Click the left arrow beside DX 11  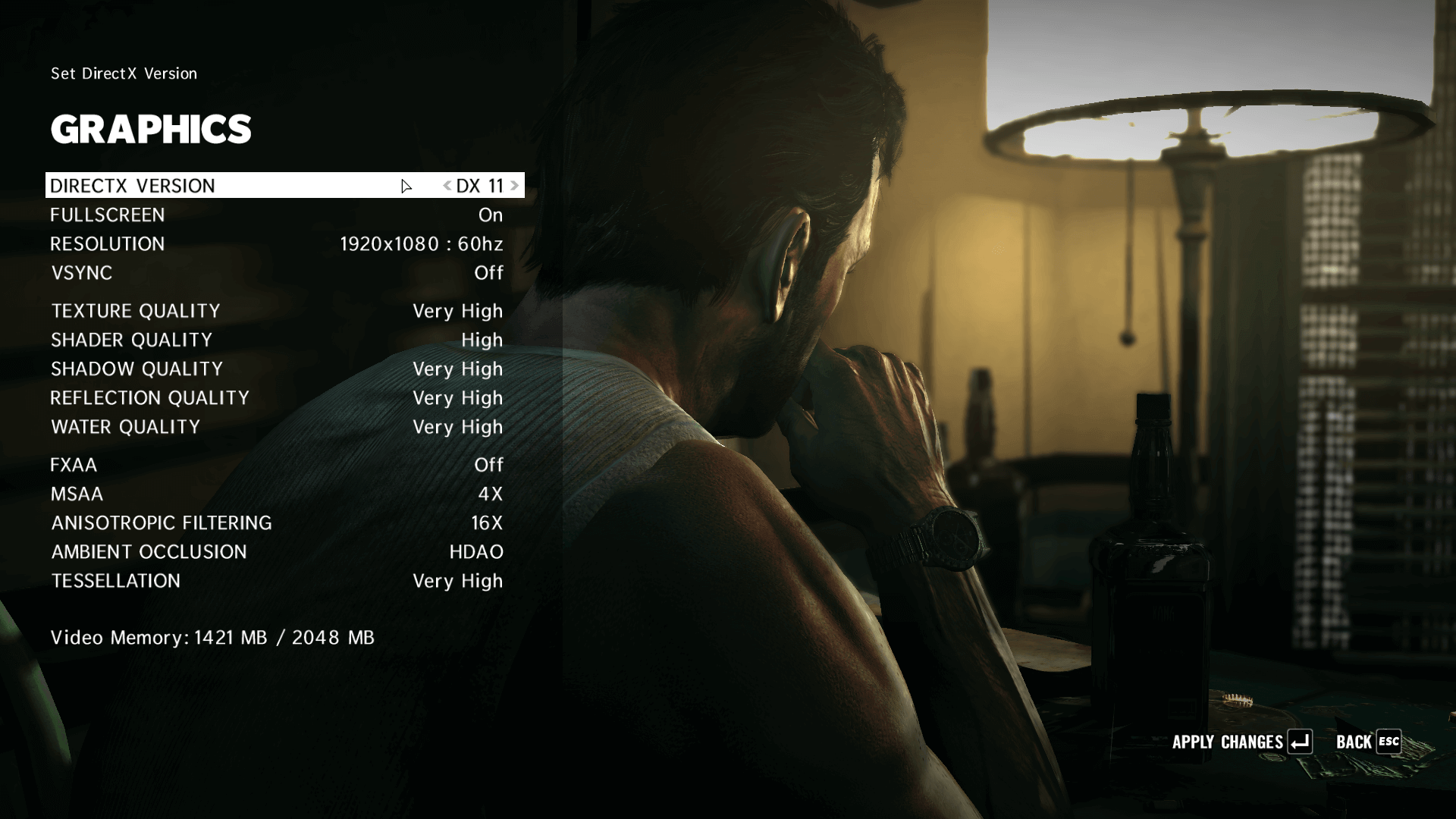click(447, 186)
